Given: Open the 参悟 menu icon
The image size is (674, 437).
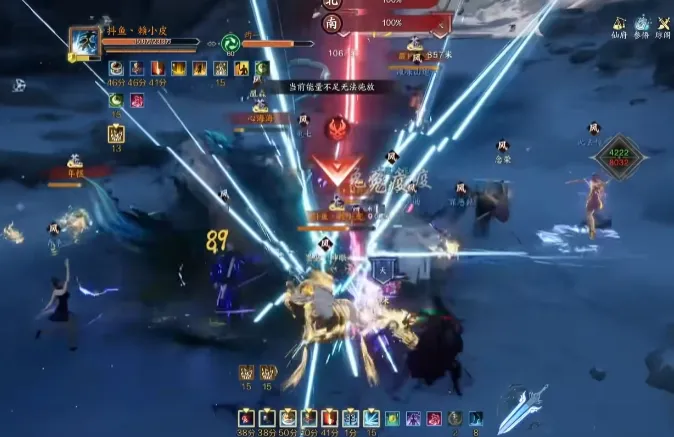Looking at the screenshot, I should tap(642, 23).
